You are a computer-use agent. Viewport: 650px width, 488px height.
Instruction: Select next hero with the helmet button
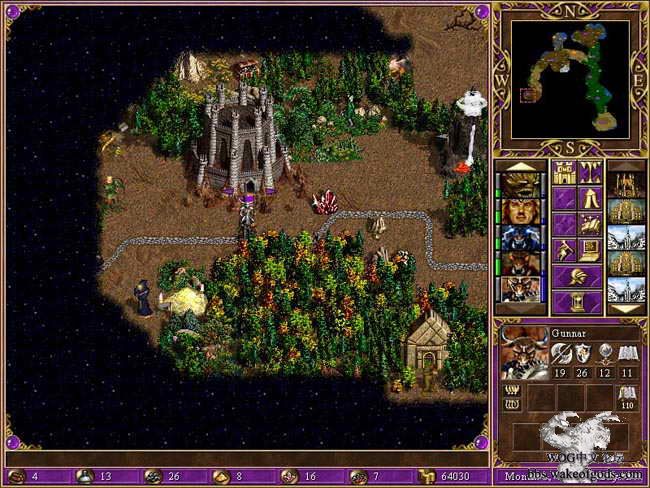tap(577, 276)
